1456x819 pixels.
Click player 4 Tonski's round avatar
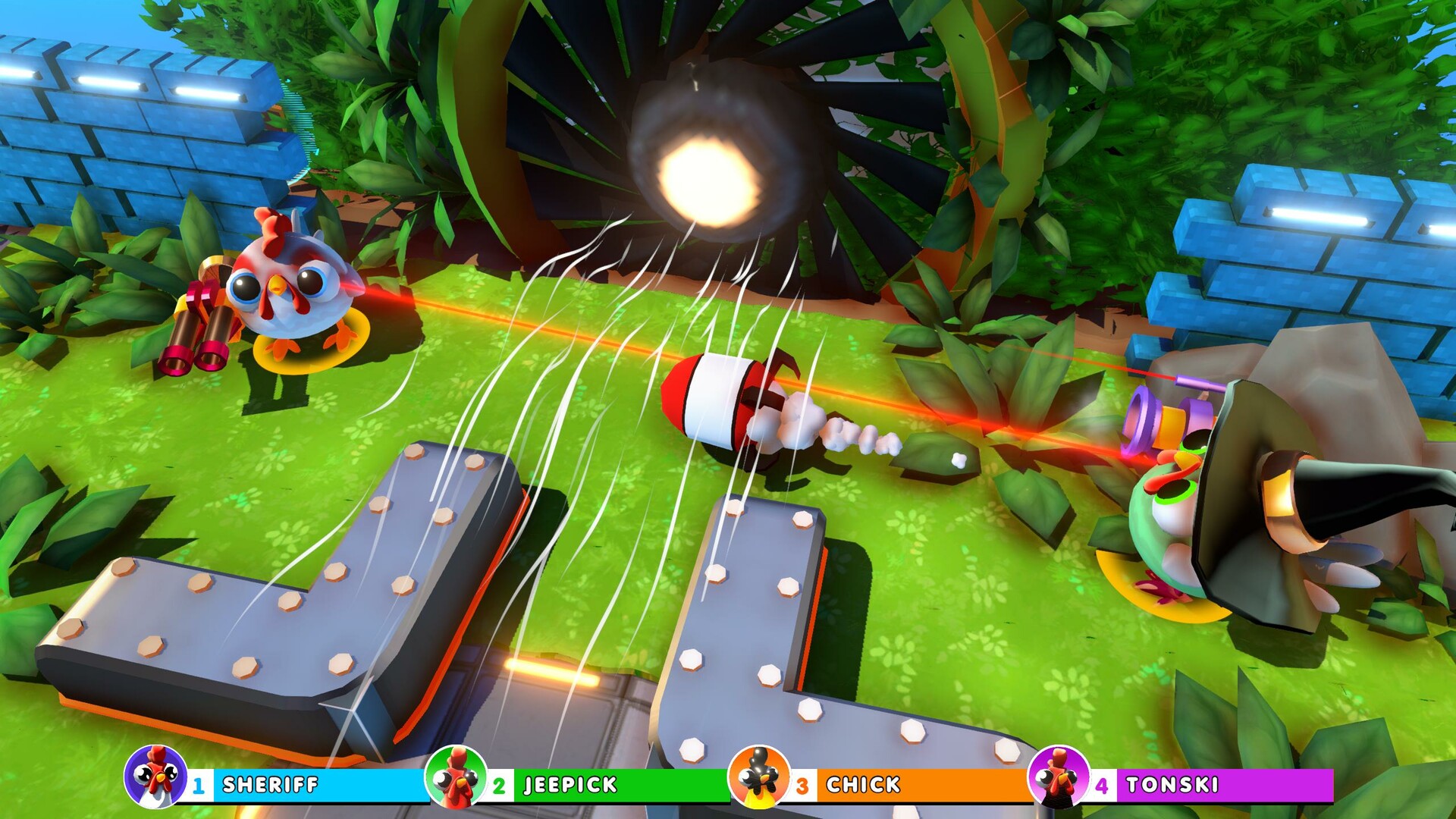[1058, 777]
